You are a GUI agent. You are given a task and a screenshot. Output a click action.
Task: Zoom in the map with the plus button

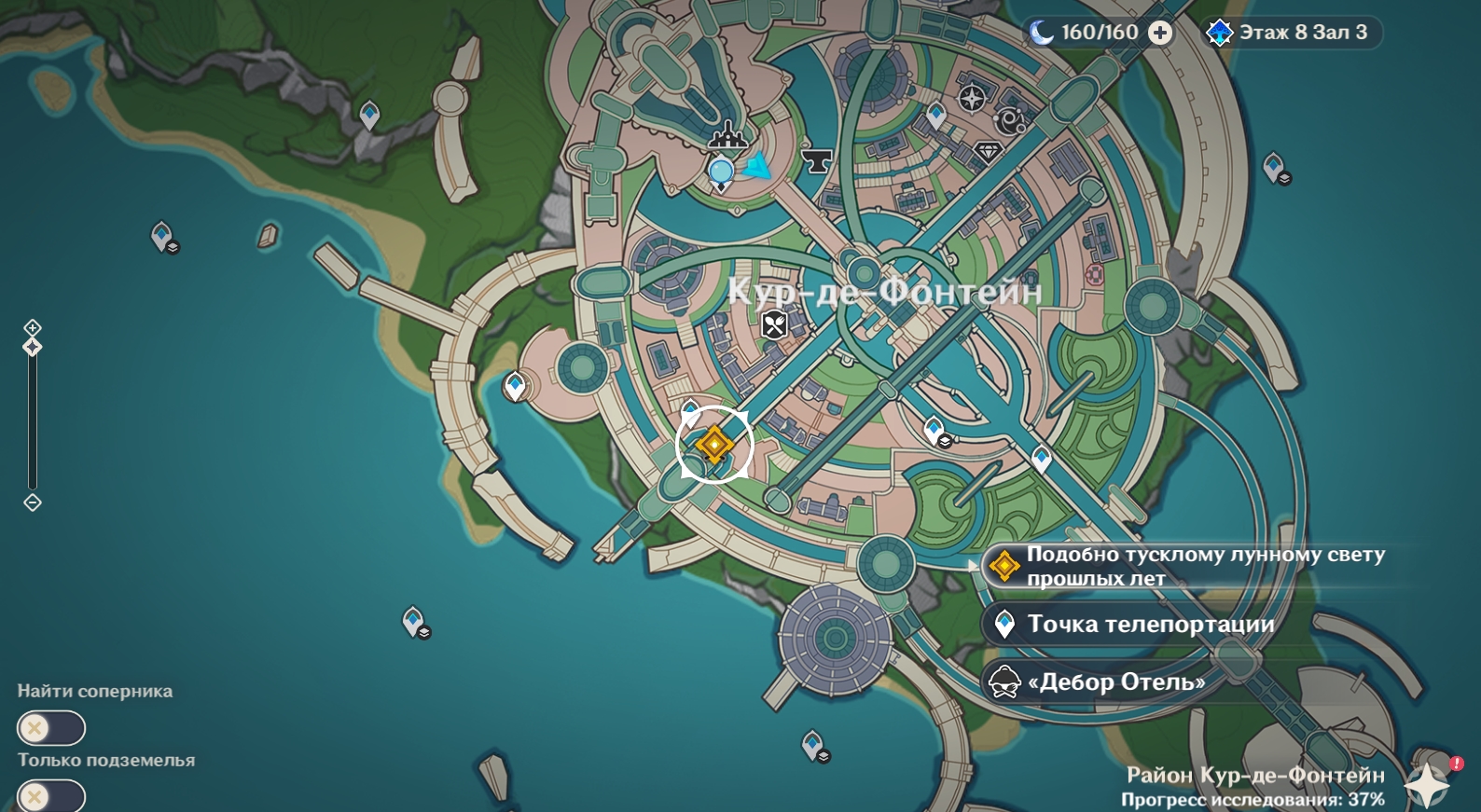(x=33, y=327)
